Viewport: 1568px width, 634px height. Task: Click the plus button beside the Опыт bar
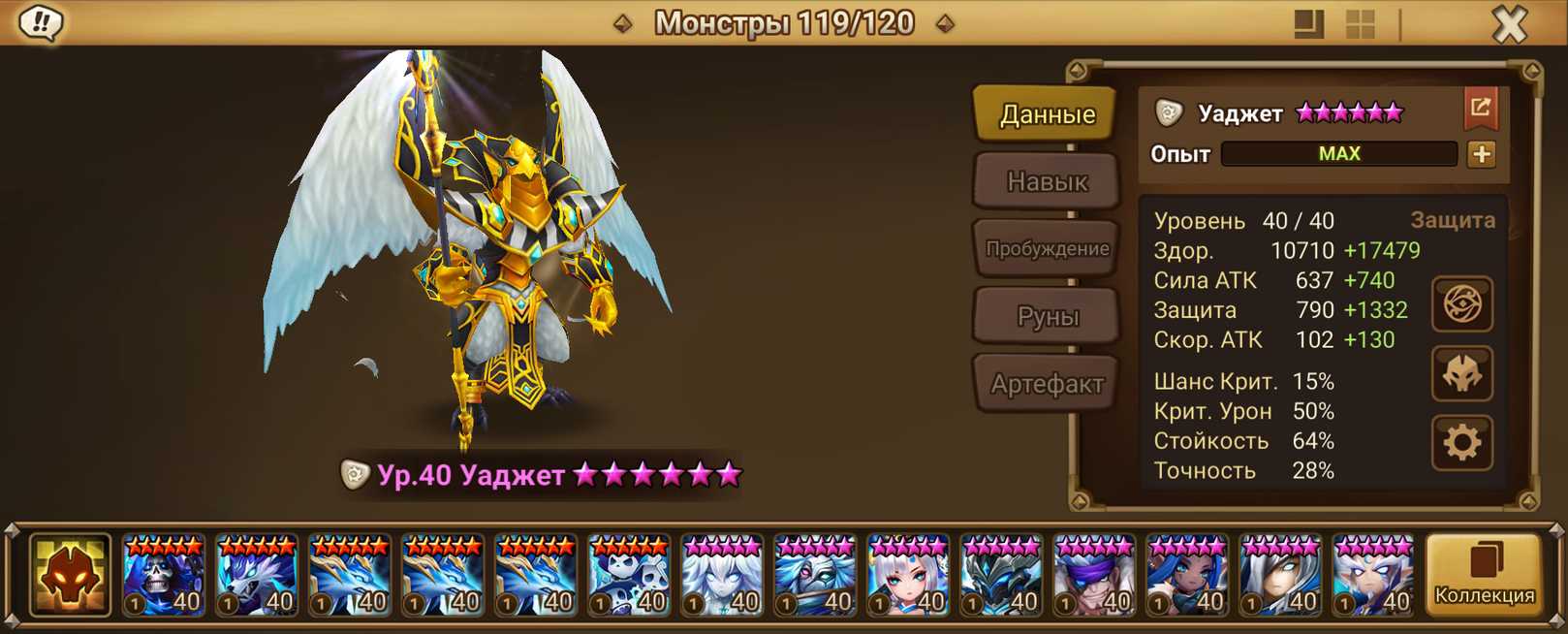click(x=1481, y=154)
